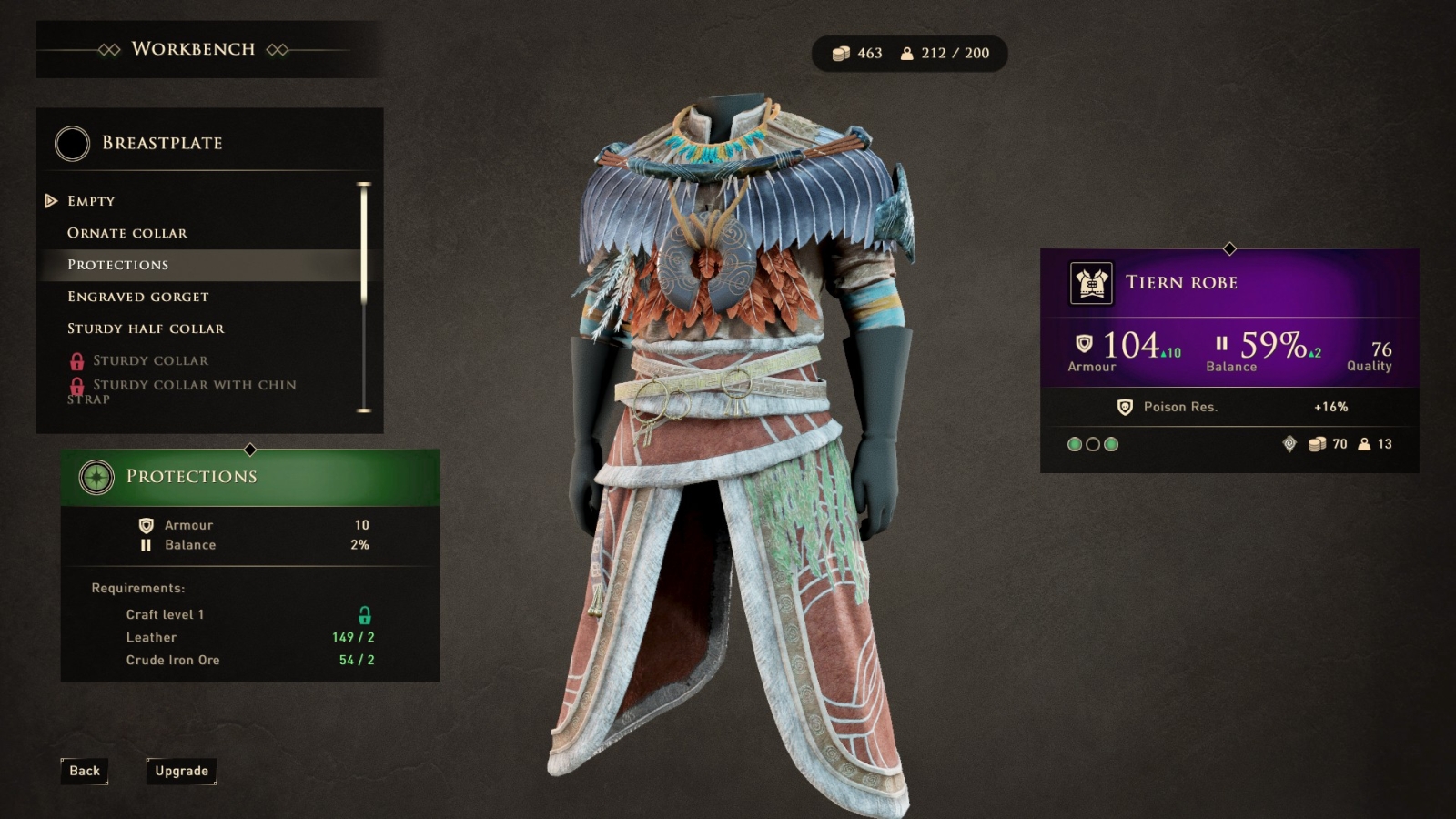Select the Protections entry in the list
This screenshot has width=1456, height=819.
(118, 265)
